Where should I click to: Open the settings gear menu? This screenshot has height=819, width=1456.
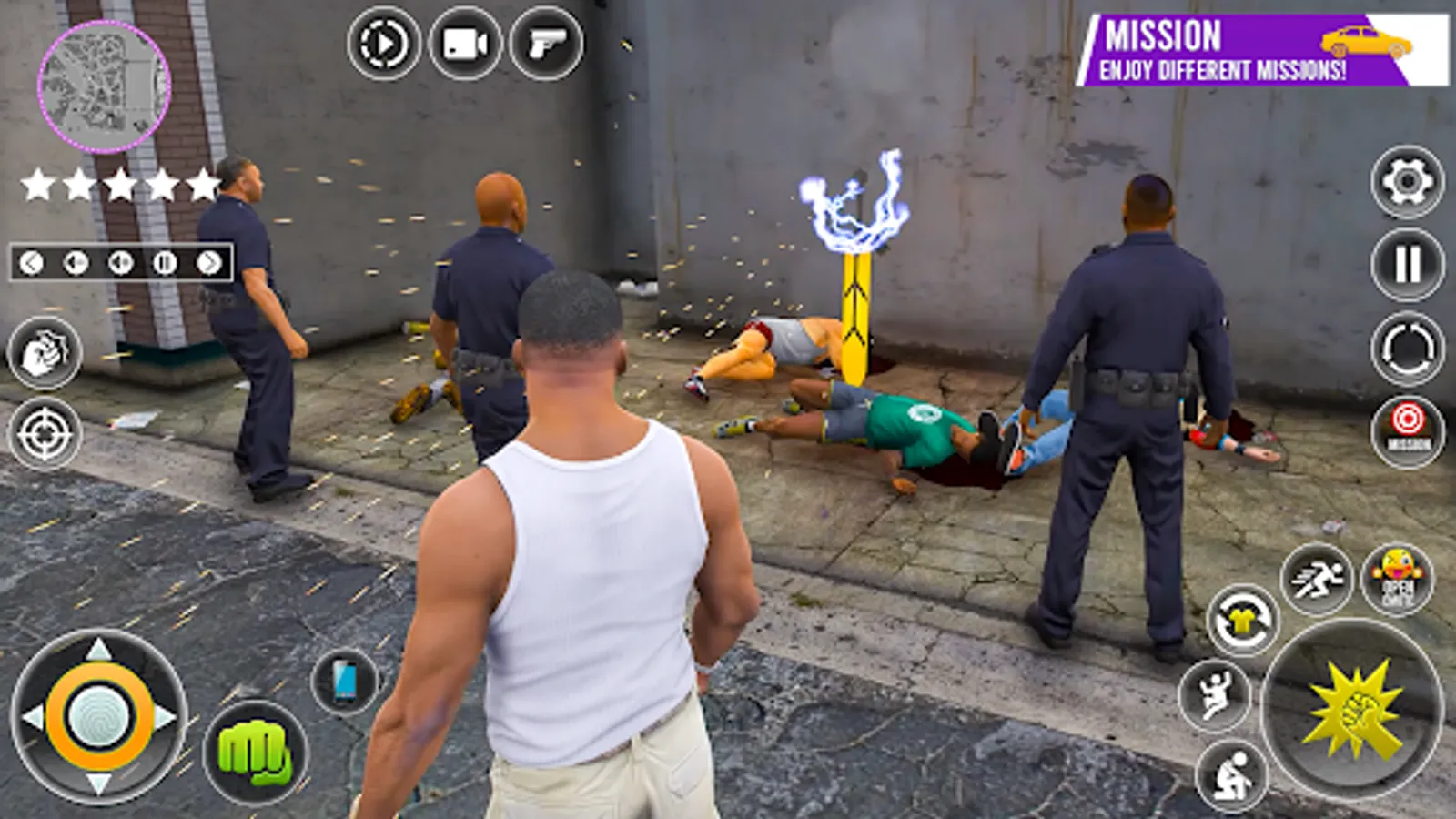point(1404,182)
